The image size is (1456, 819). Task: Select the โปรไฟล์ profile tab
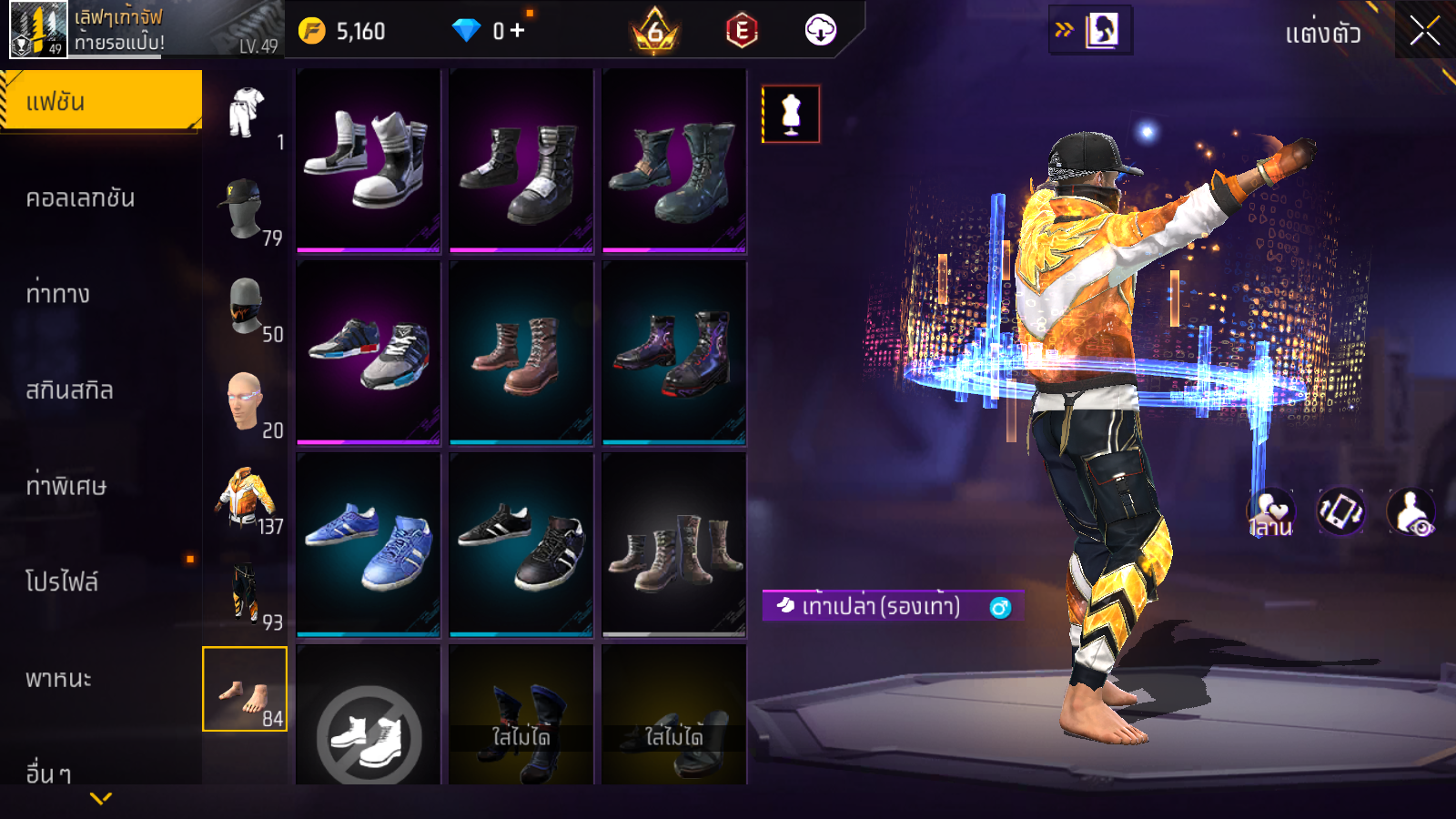(62, 582)
